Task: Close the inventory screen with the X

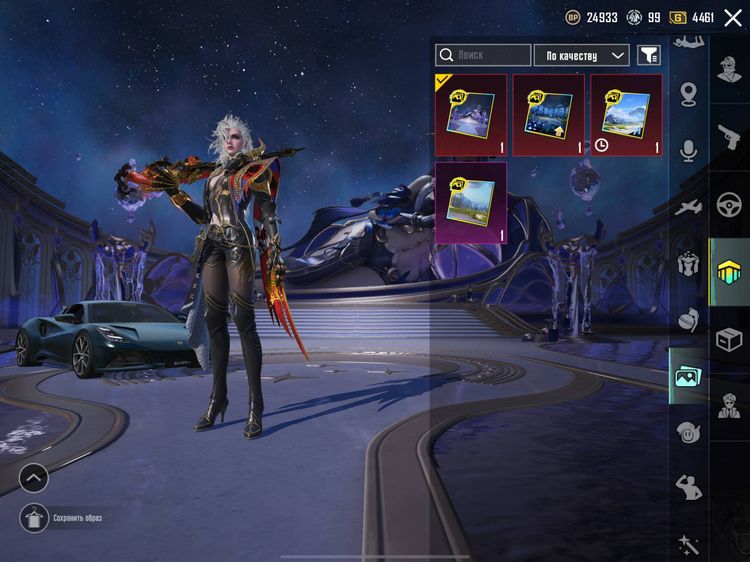Action: pos(733,18)
